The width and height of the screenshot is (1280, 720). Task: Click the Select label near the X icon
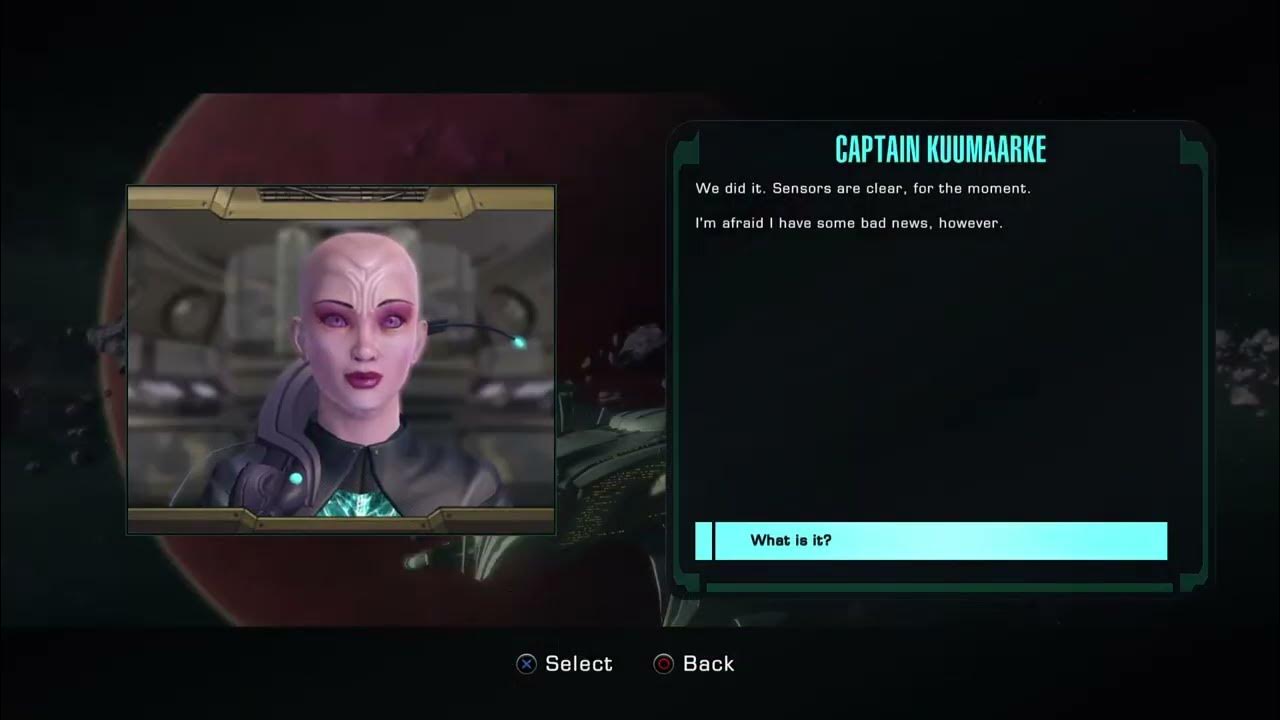pyautogui.click(x=576, y=663)
